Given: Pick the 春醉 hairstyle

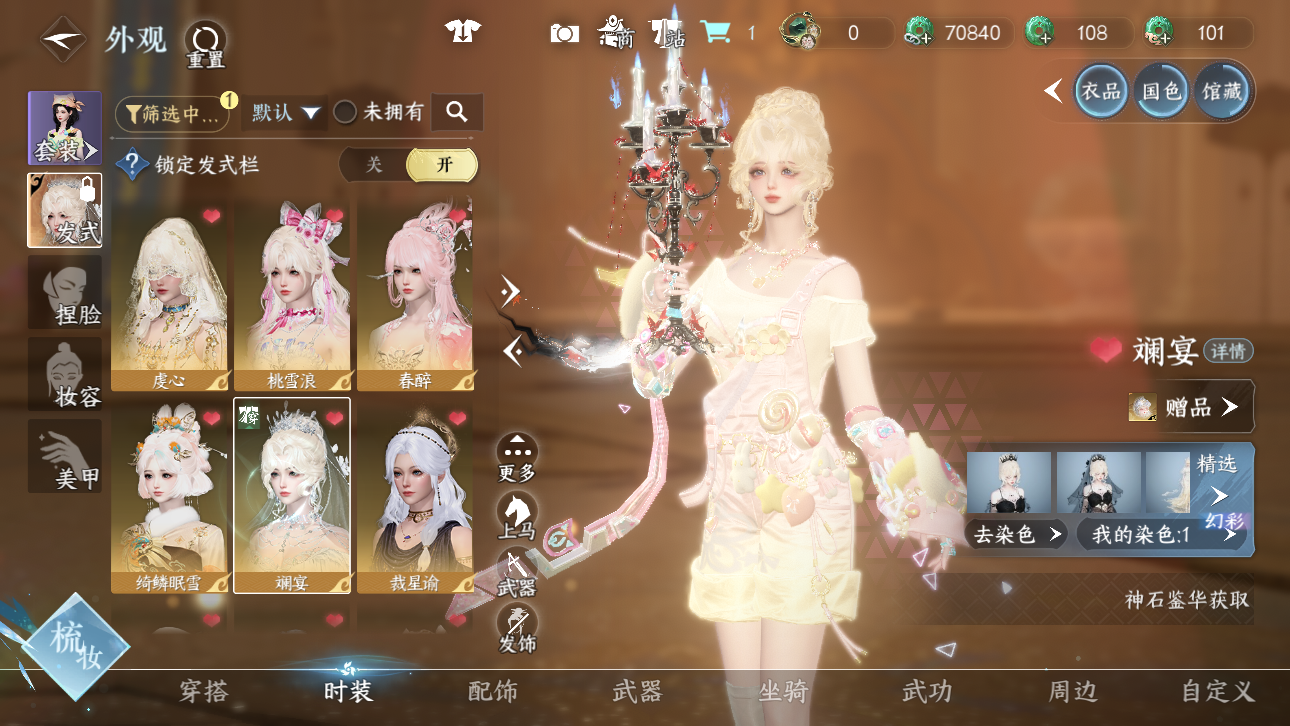Looking at the screenshot, I should (414, 296).
